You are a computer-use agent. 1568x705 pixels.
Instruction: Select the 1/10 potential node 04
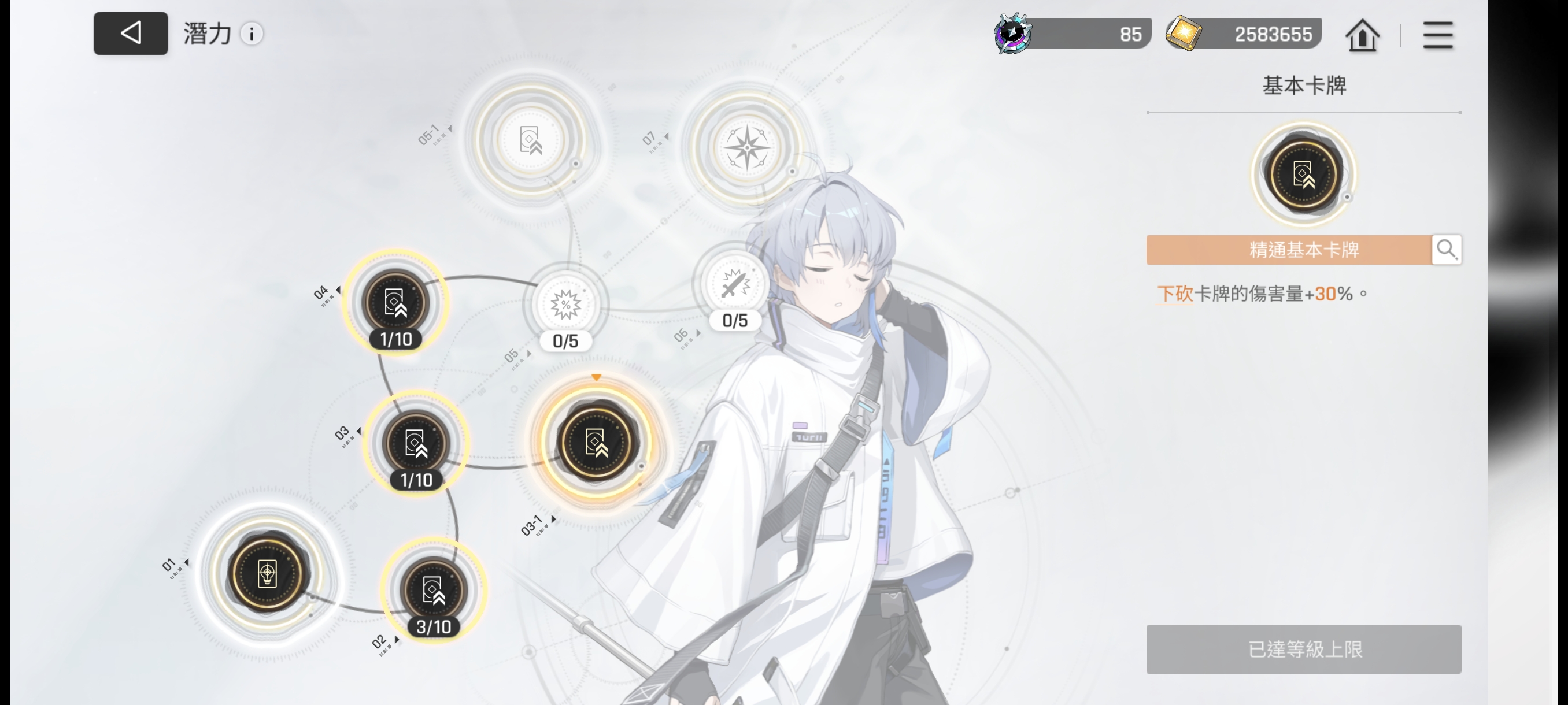click(x=395, y=302)
